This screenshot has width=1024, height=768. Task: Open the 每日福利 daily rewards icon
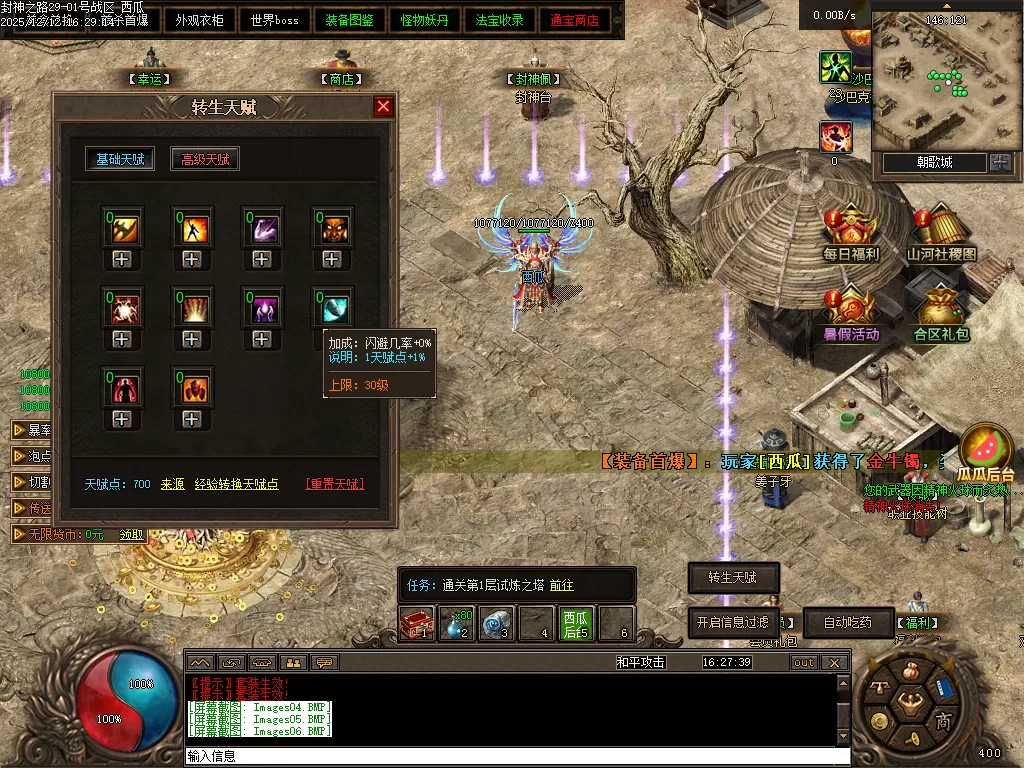click(851, 235)
